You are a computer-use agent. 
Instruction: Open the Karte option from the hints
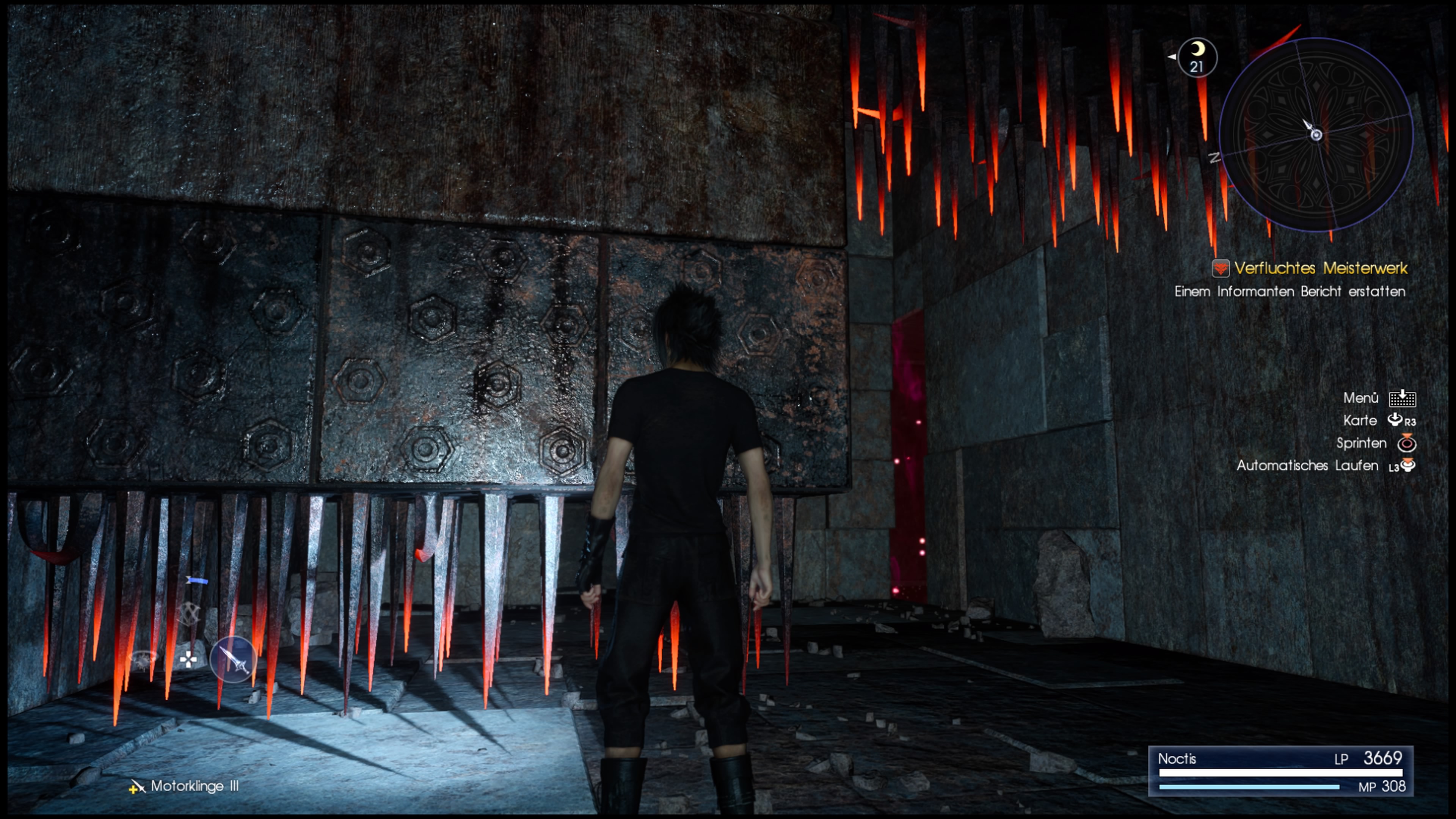(x=1361, y=420)
